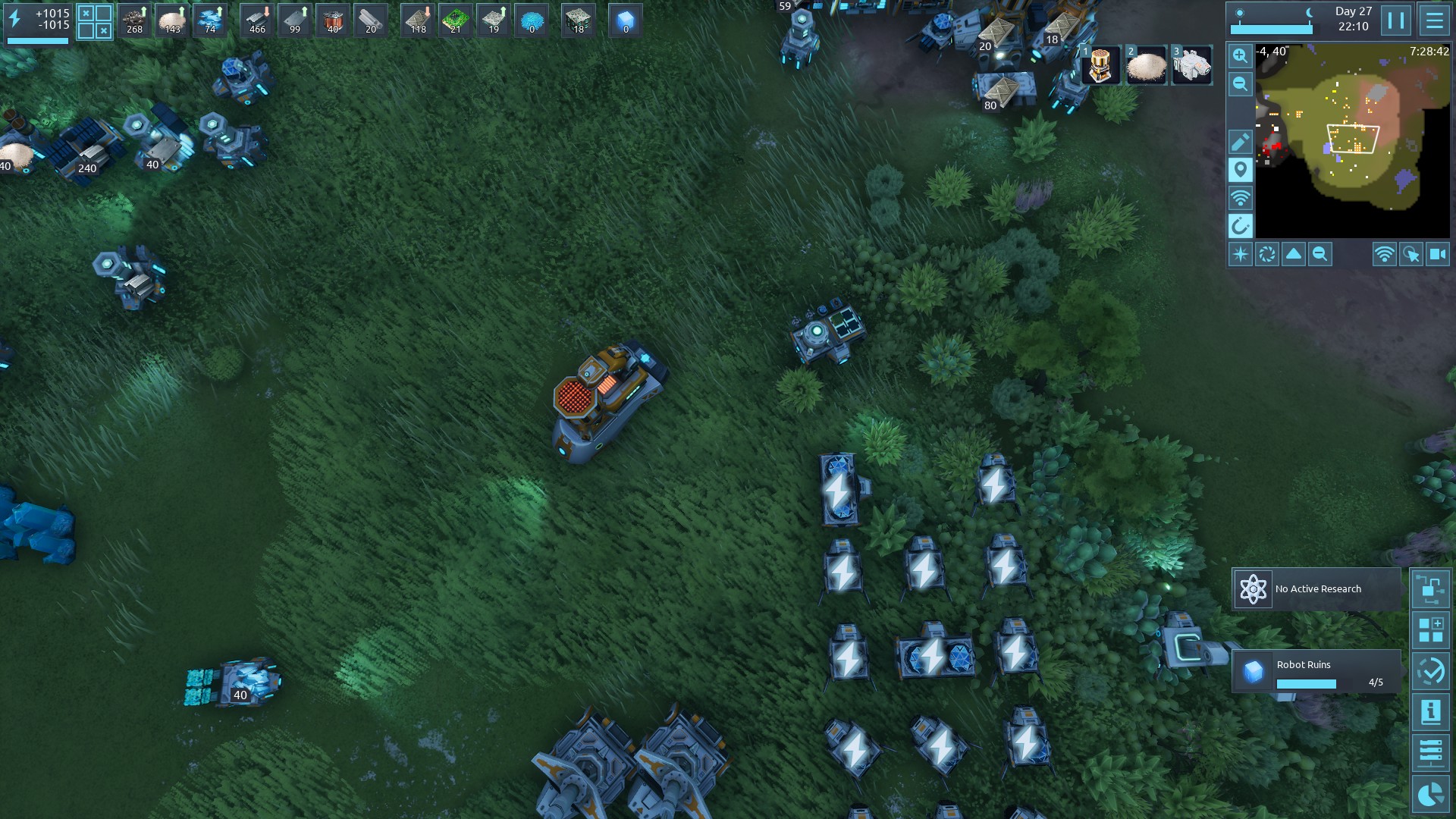
Task: Click the minimap terrain view
Action: coord(1352,140)
